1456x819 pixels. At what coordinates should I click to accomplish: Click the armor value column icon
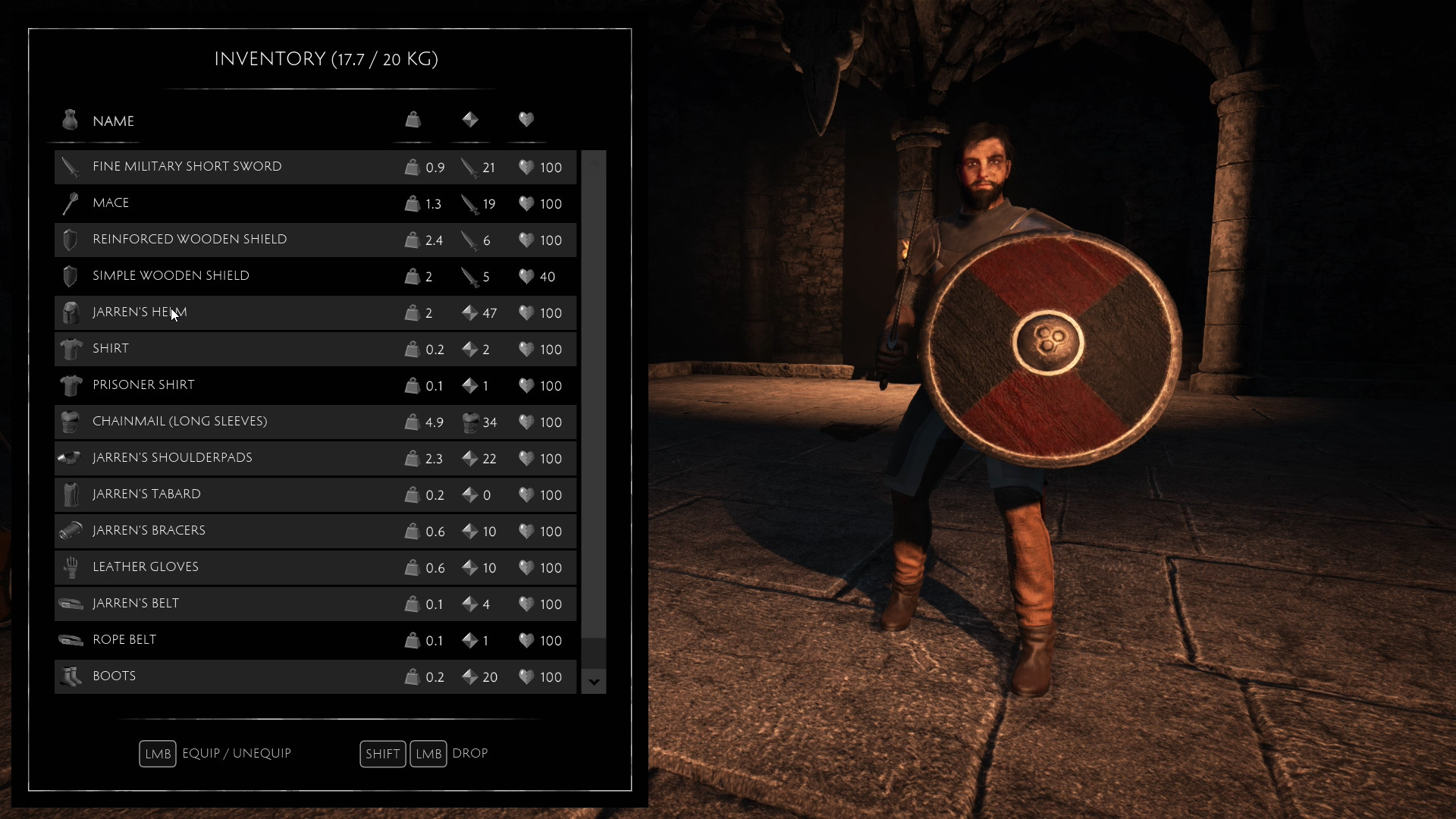tap(469, 120)
